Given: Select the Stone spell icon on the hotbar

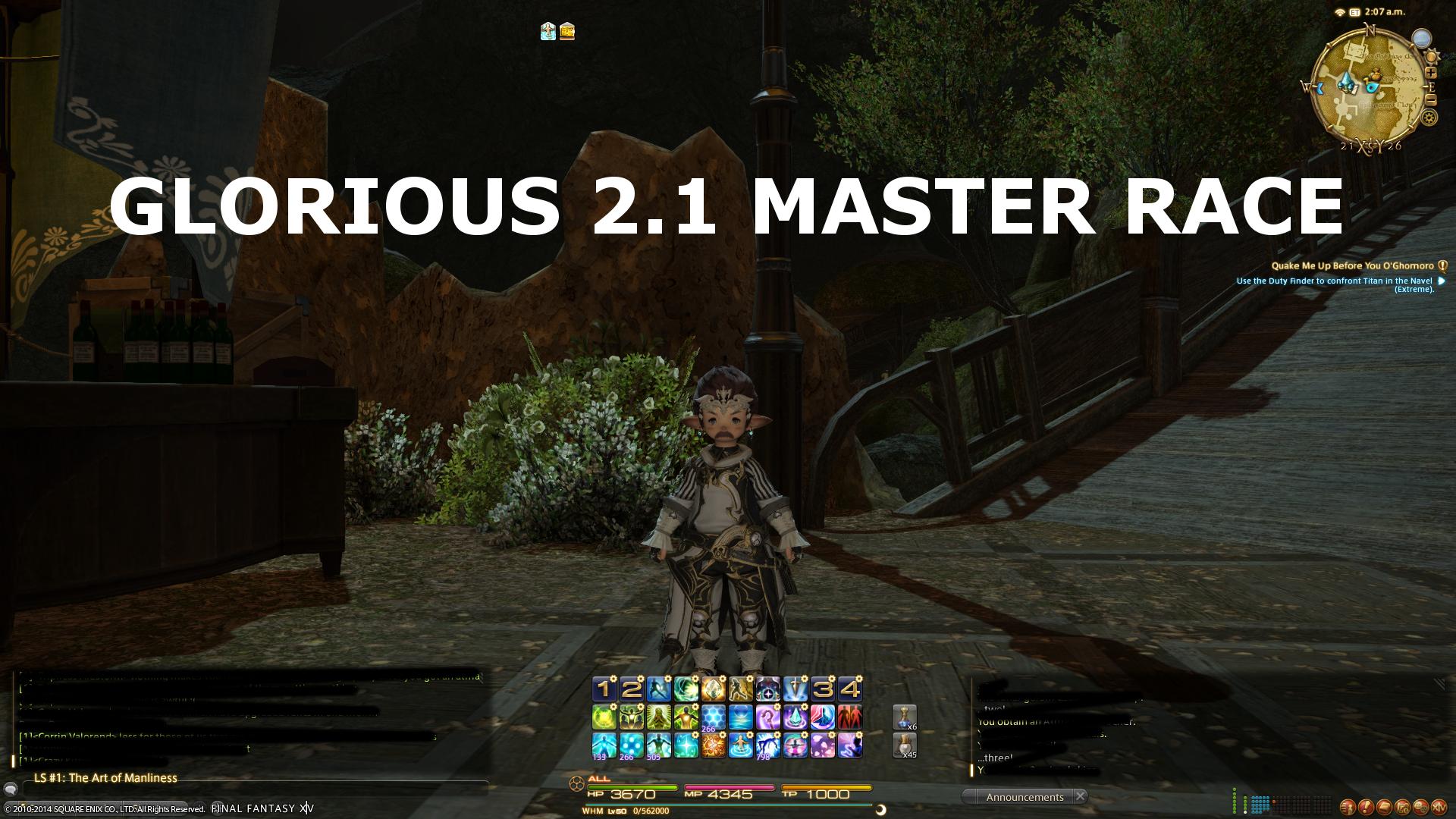Looking at the screenshot, I should (713, 689).
